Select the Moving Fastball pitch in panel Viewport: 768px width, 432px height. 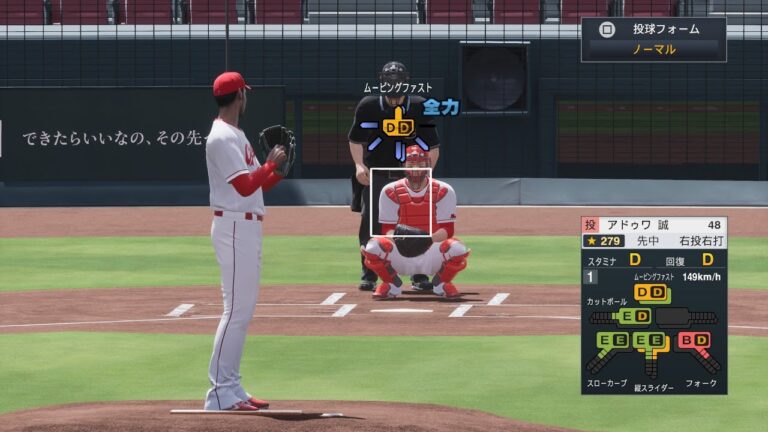650,292
